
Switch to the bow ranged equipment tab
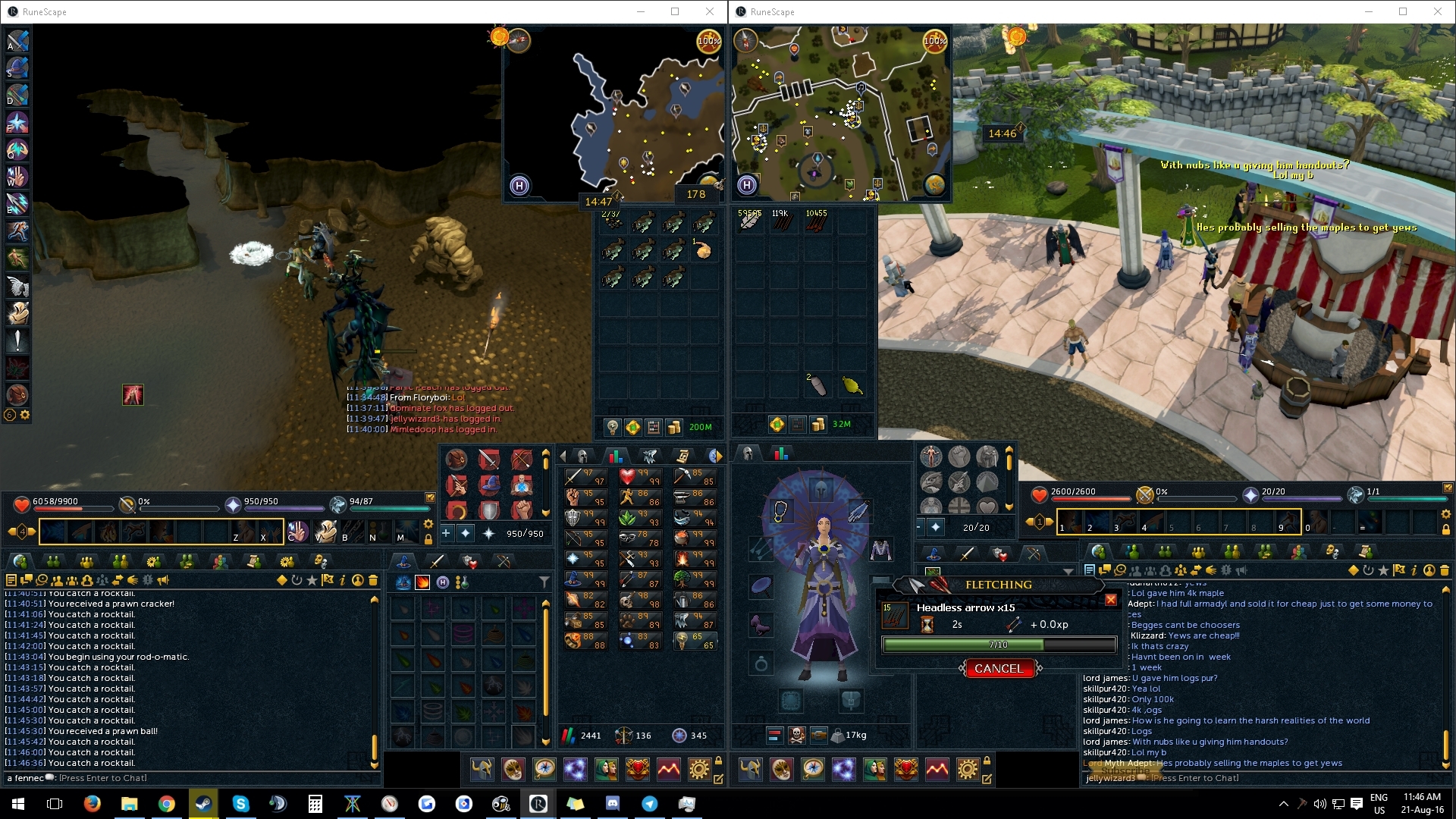(503, 560)
